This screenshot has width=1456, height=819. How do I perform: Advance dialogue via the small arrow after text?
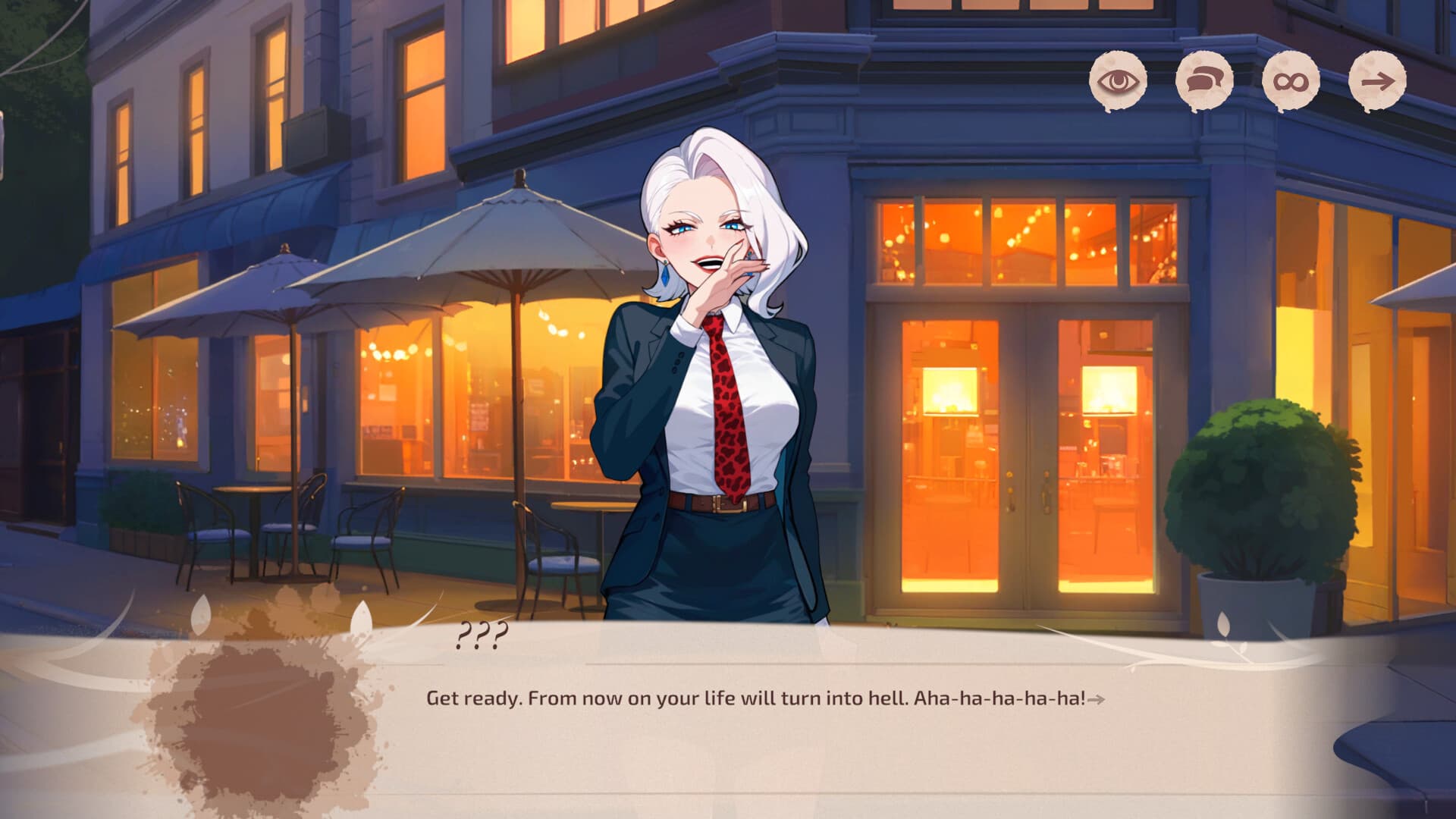[x=1096, y=699]
